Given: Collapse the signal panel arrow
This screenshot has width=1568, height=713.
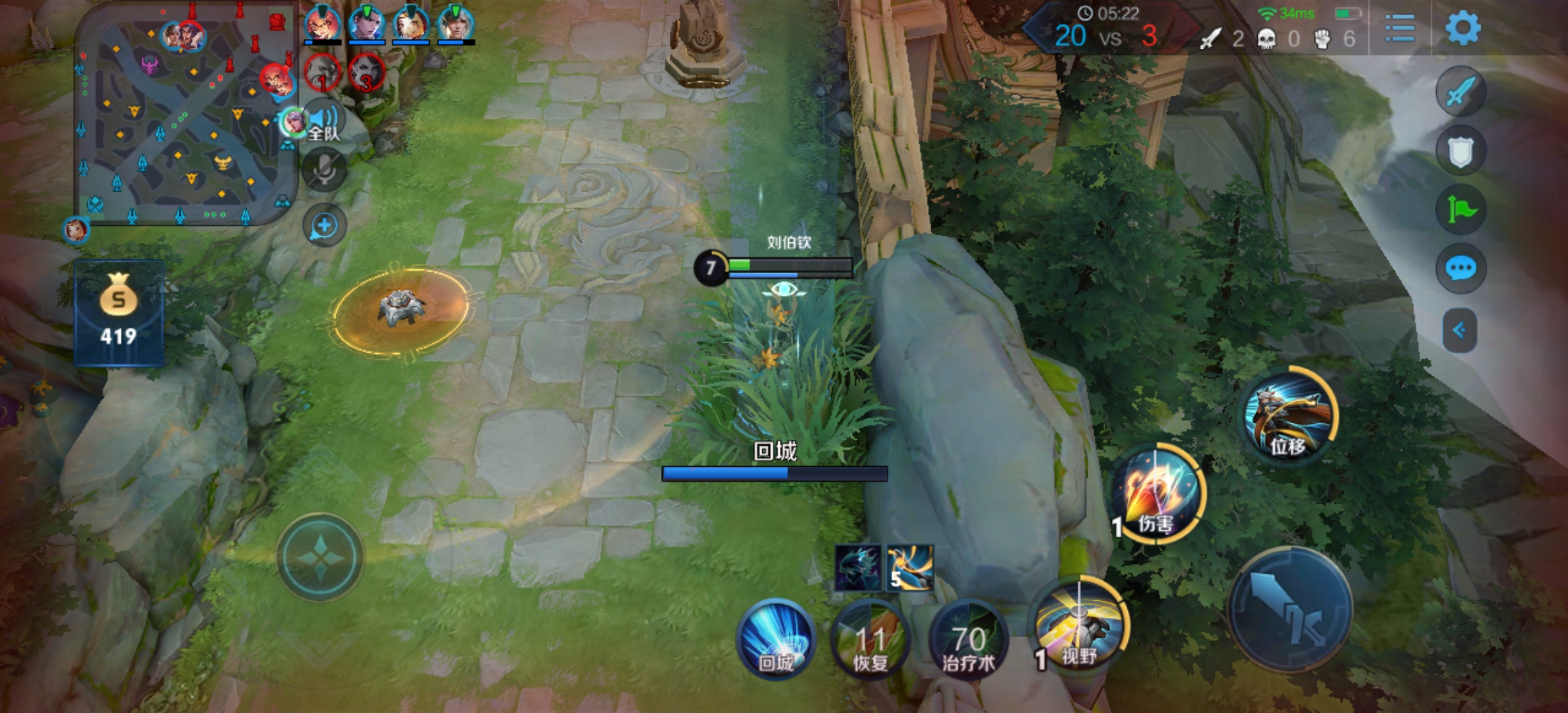Looking at the screenshot, I should pos(1460,329).
